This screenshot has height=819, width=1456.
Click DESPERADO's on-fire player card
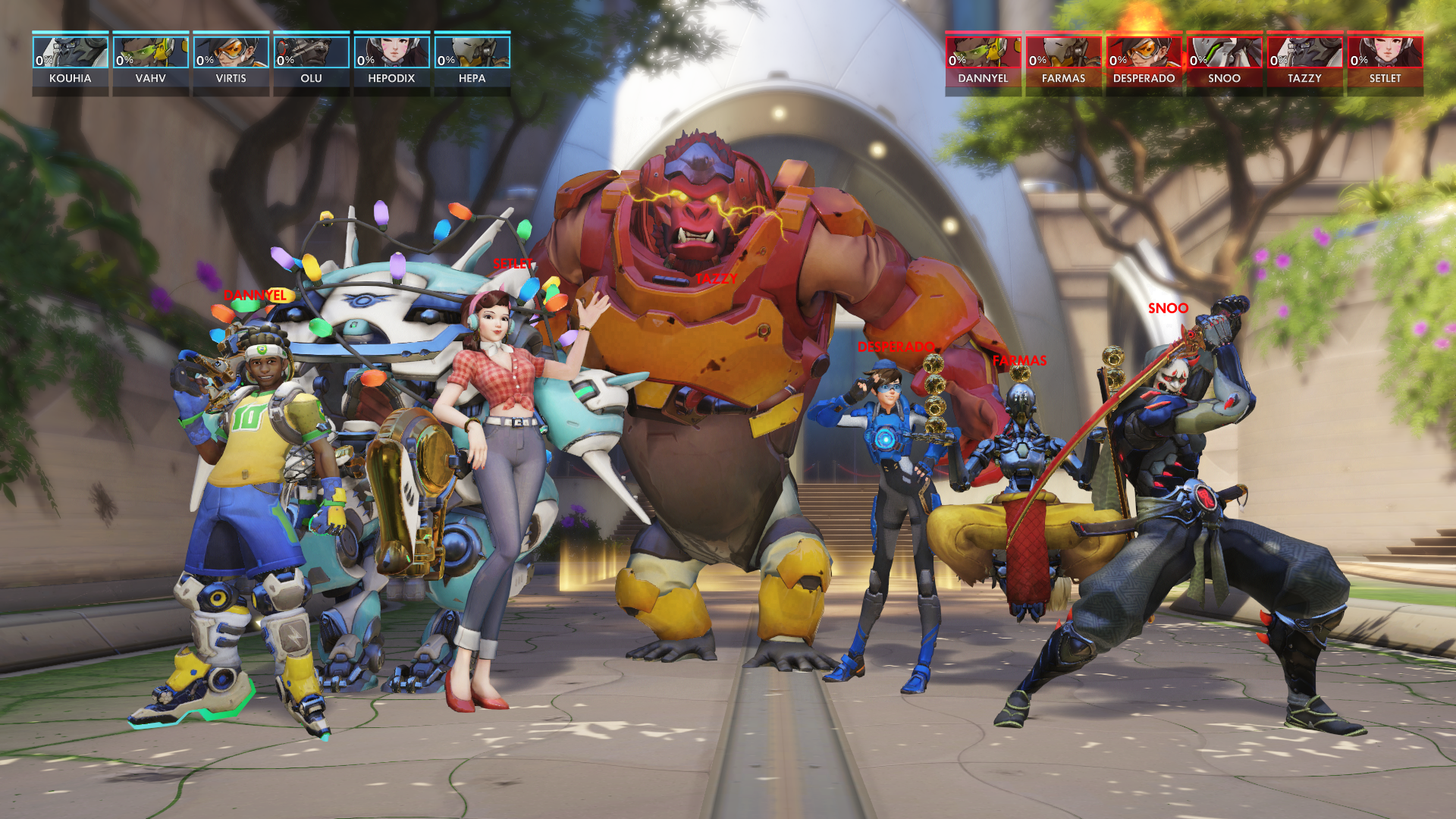(1144, 62)
